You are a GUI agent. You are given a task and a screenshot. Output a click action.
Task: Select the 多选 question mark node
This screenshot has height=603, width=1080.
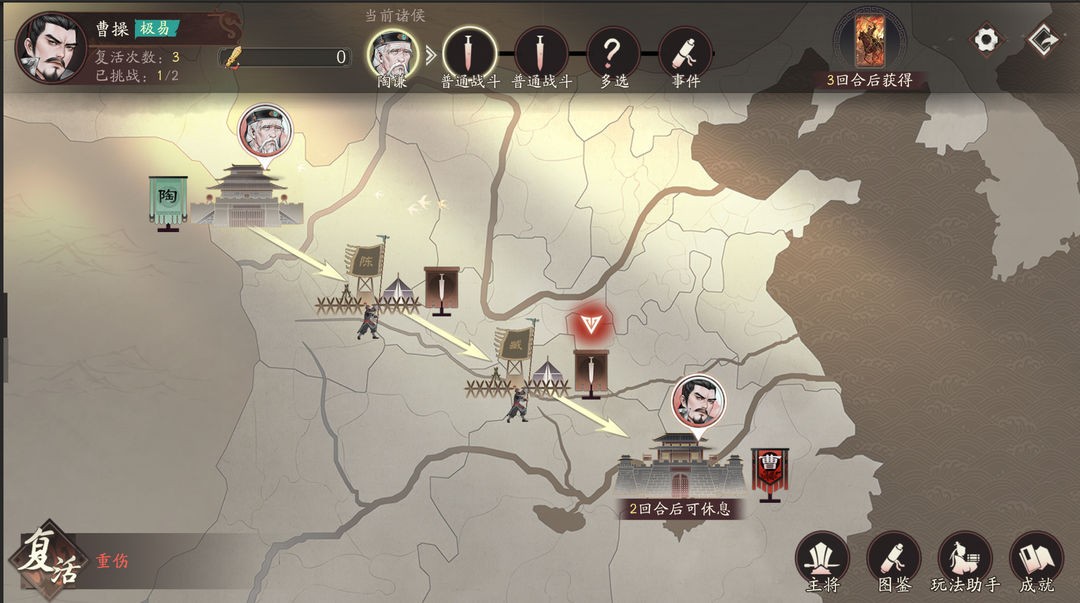[x=613, y=52]
